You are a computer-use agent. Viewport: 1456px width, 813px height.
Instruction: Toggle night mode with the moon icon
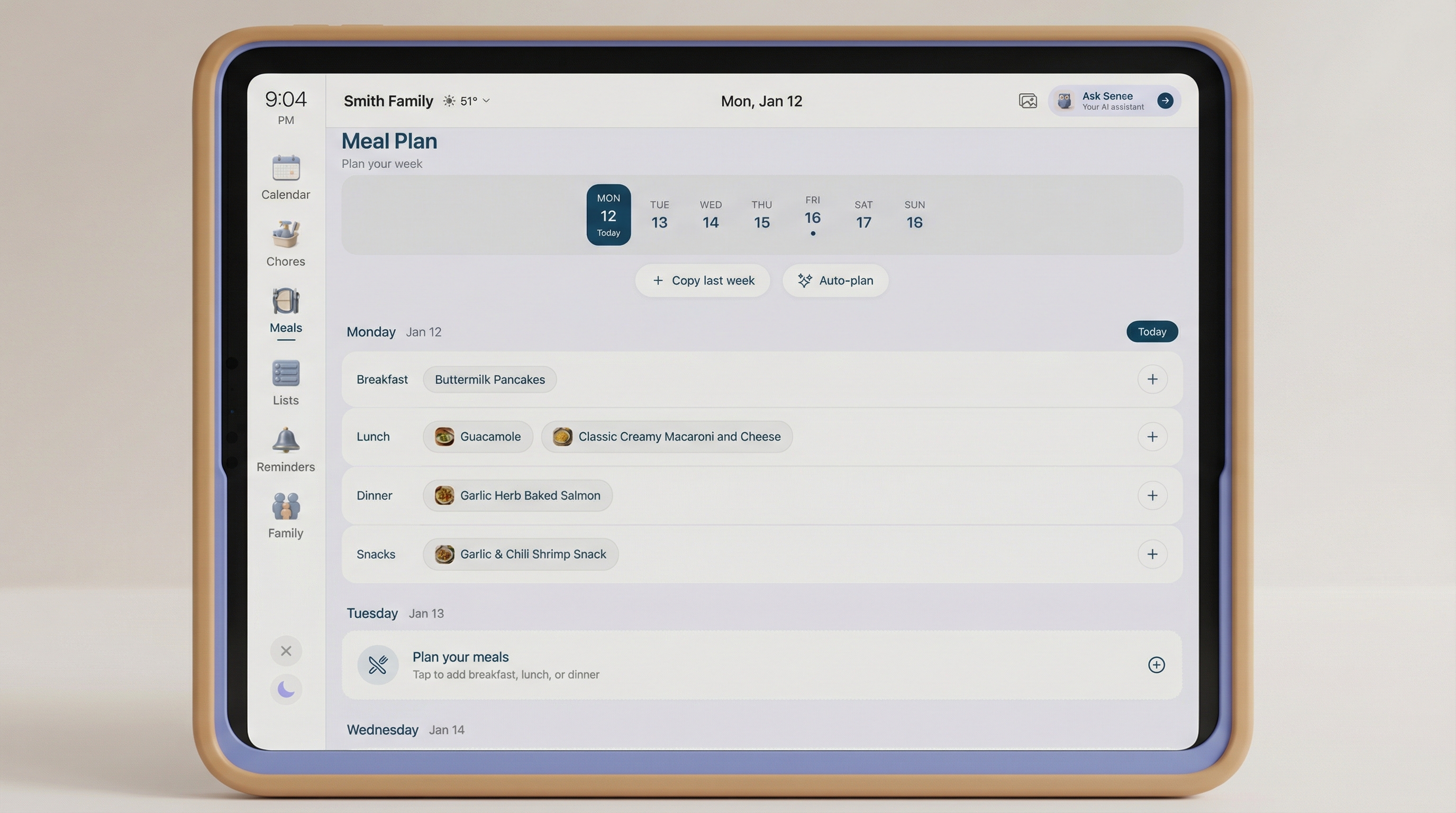(x=286, y=689)
